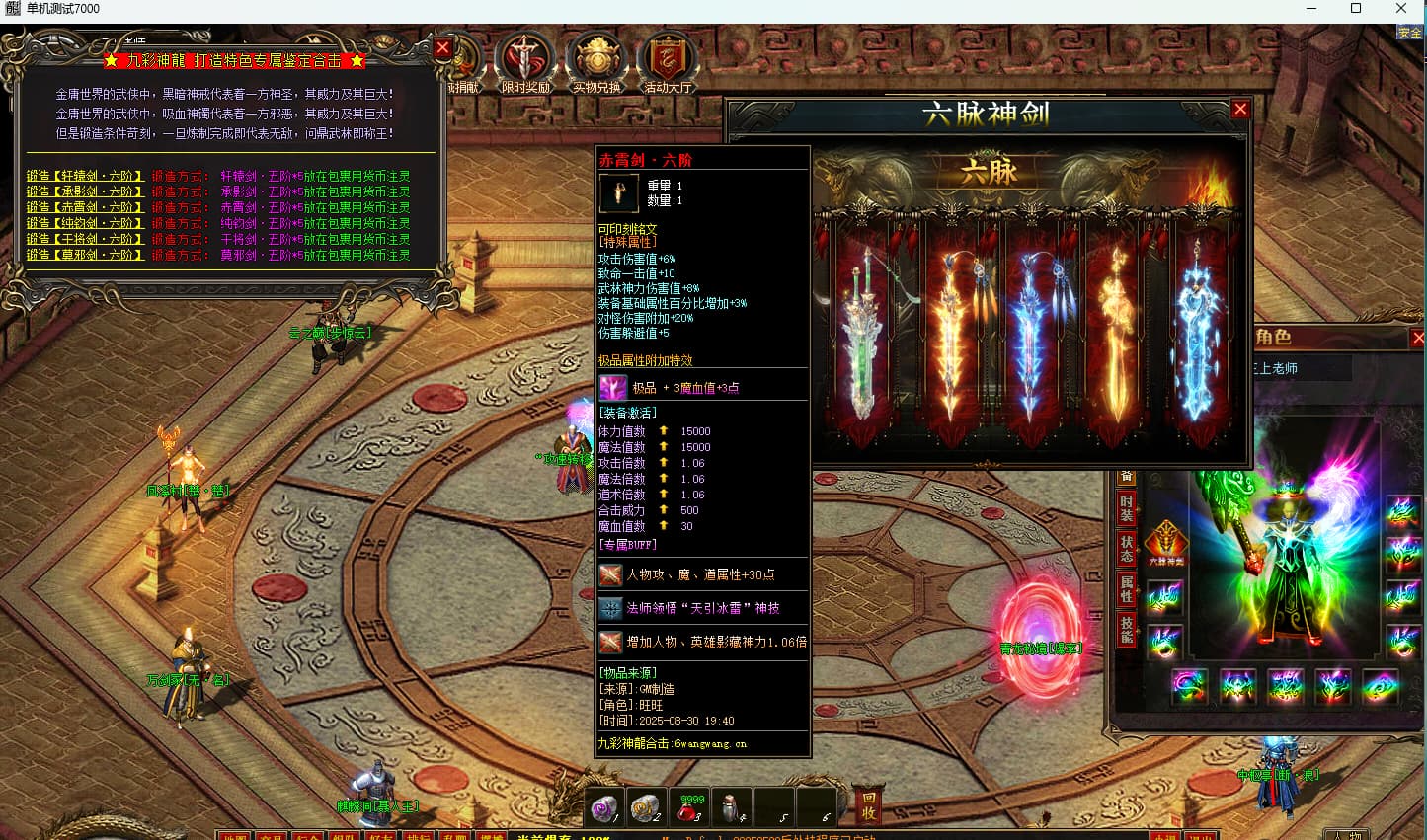Image resolution: width=1427 pixels, height=840 pixels.
Task: Close the forging info dialog
Action: (x=442, y=47)
